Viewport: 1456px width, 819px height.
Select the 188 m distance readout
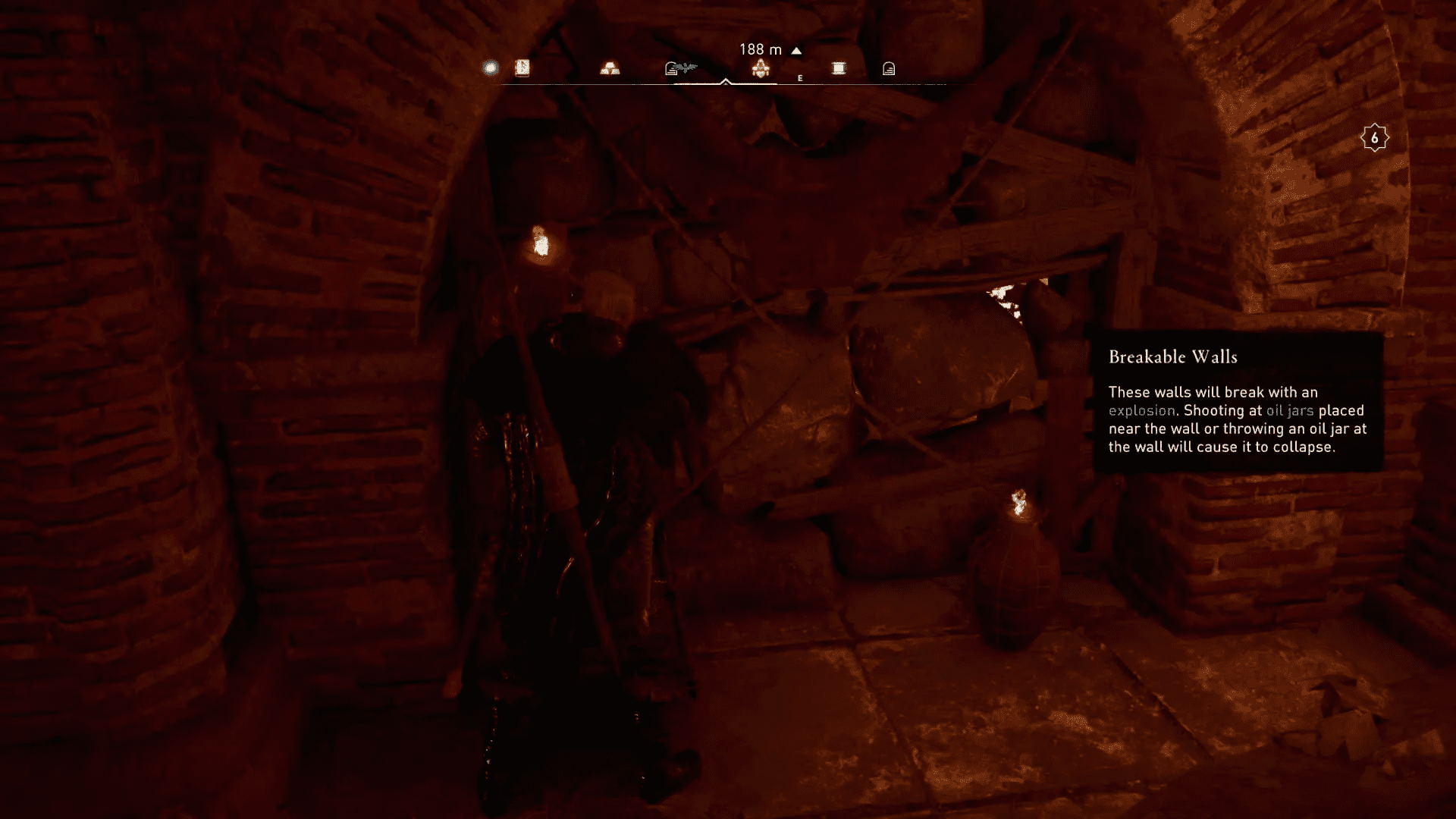pos(761,49)
